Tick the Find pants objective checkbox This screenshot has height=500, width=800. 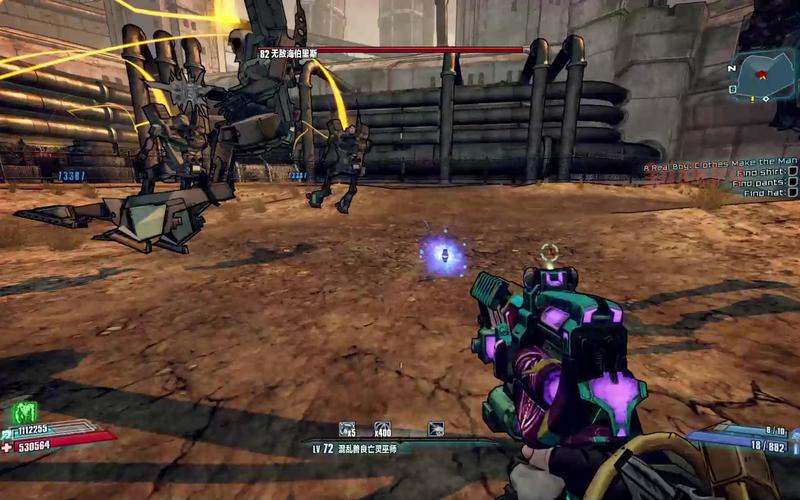coord(792,182)
